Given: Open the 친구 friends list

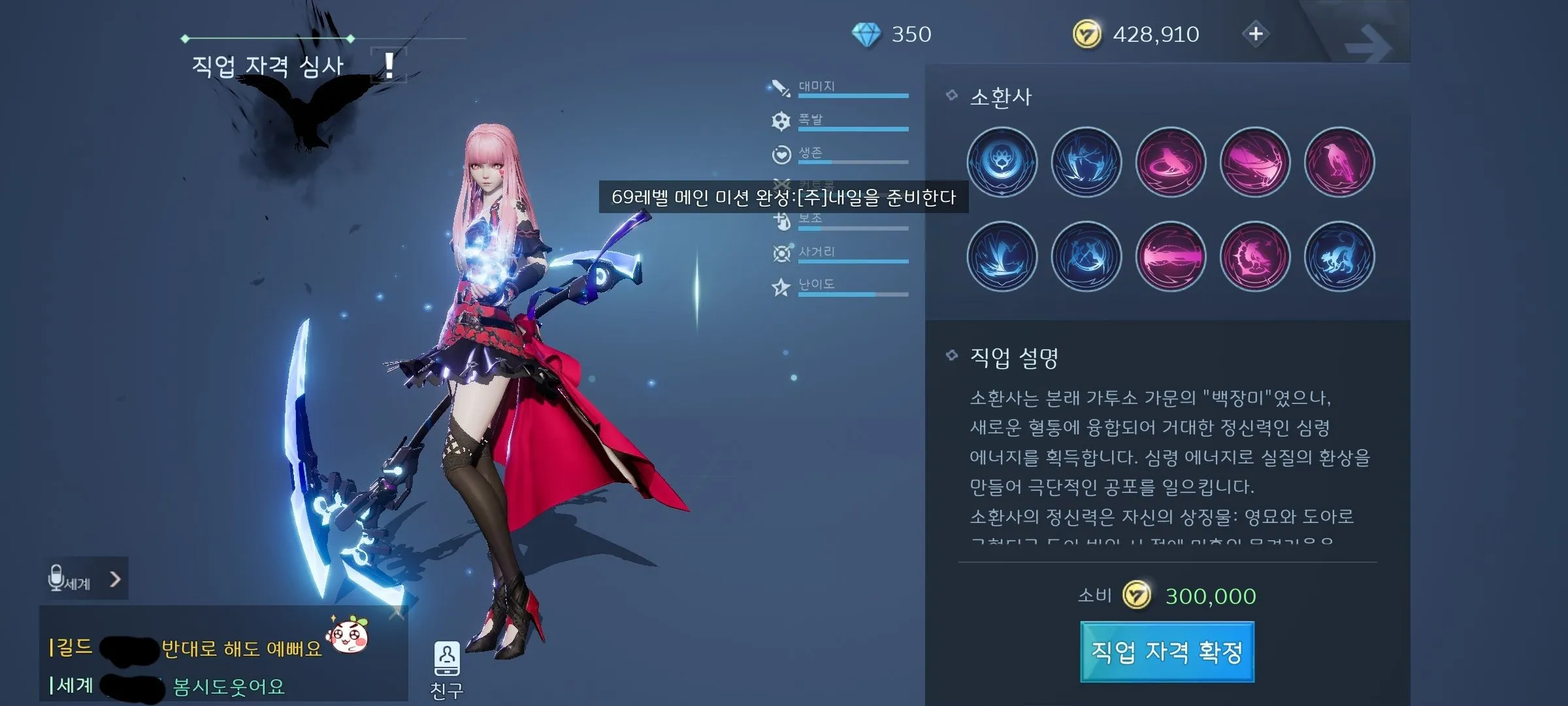Looking at the screenshot, I should point(447,668).
